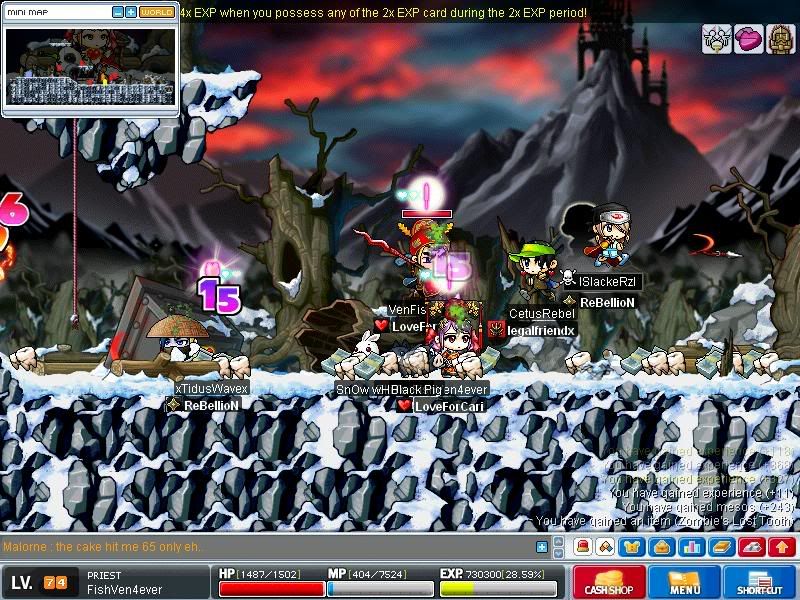The height and width of the screenshot is (600, 800).
Task: Select the pink lips buff icon
Action: click(748, 39)
